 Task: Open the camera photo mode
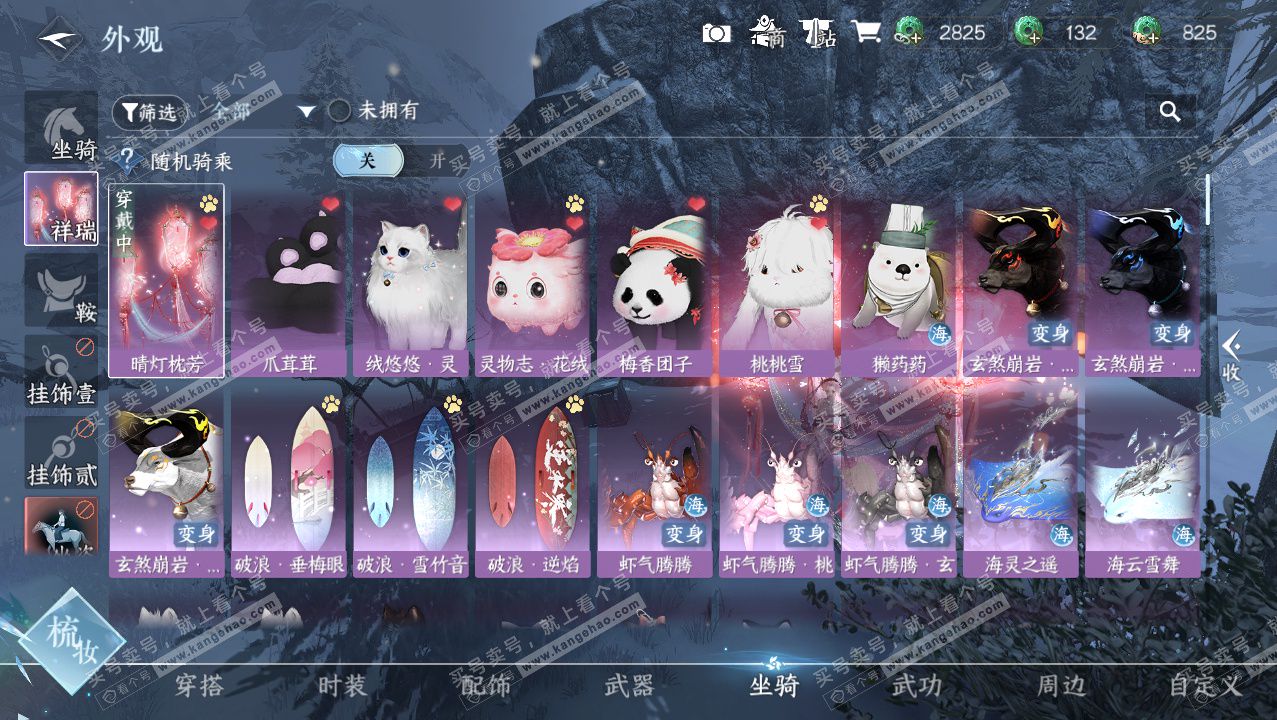(716, 33)
